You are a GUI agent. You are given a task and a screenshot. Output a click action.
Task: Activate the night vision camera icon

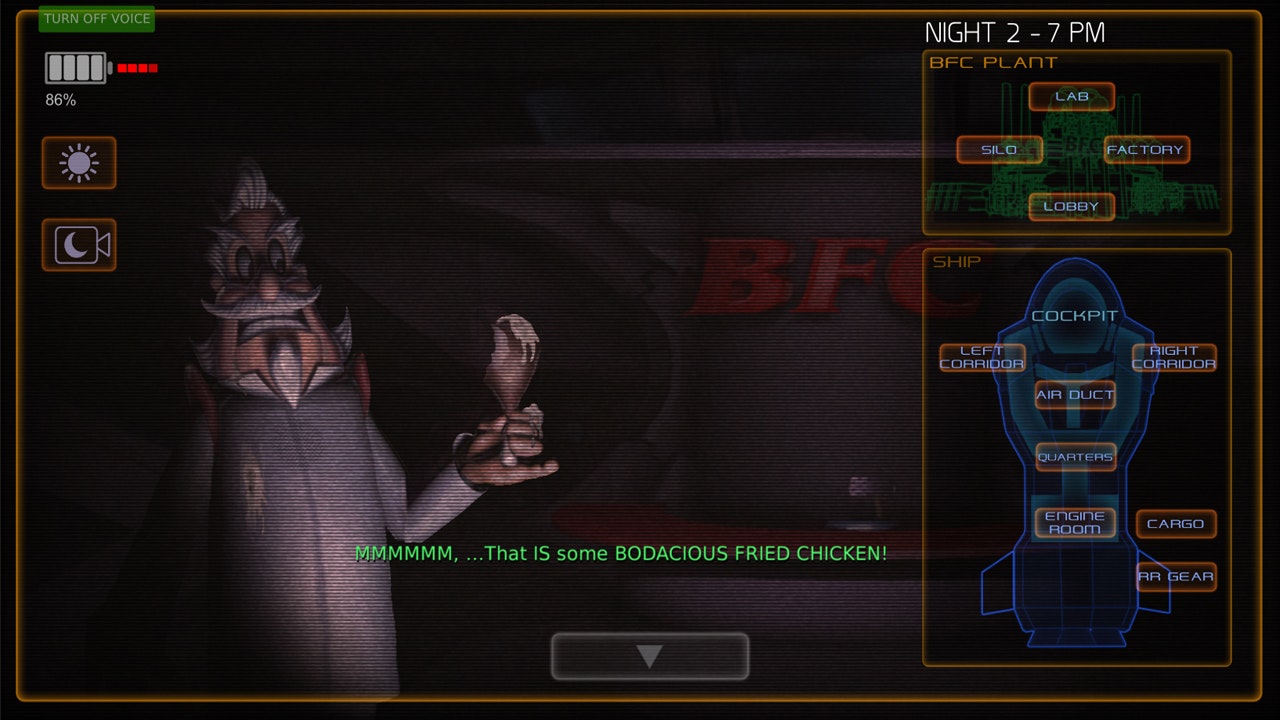coord(78,245)
